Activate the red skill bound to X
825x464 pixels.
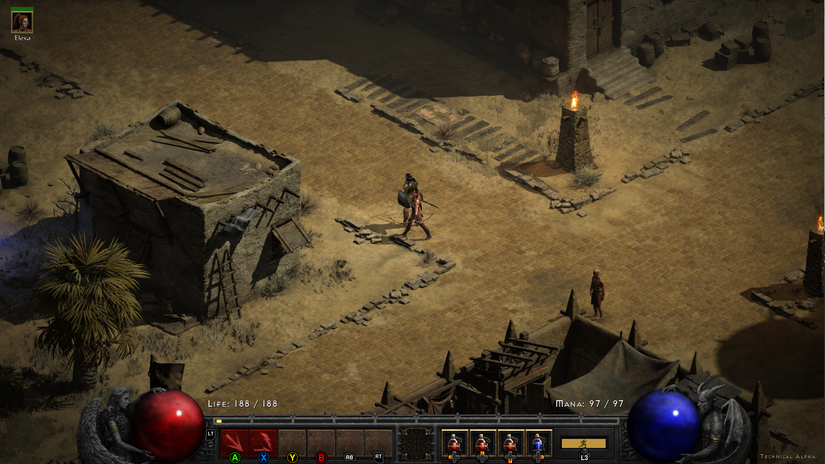[x=264, y=442]
